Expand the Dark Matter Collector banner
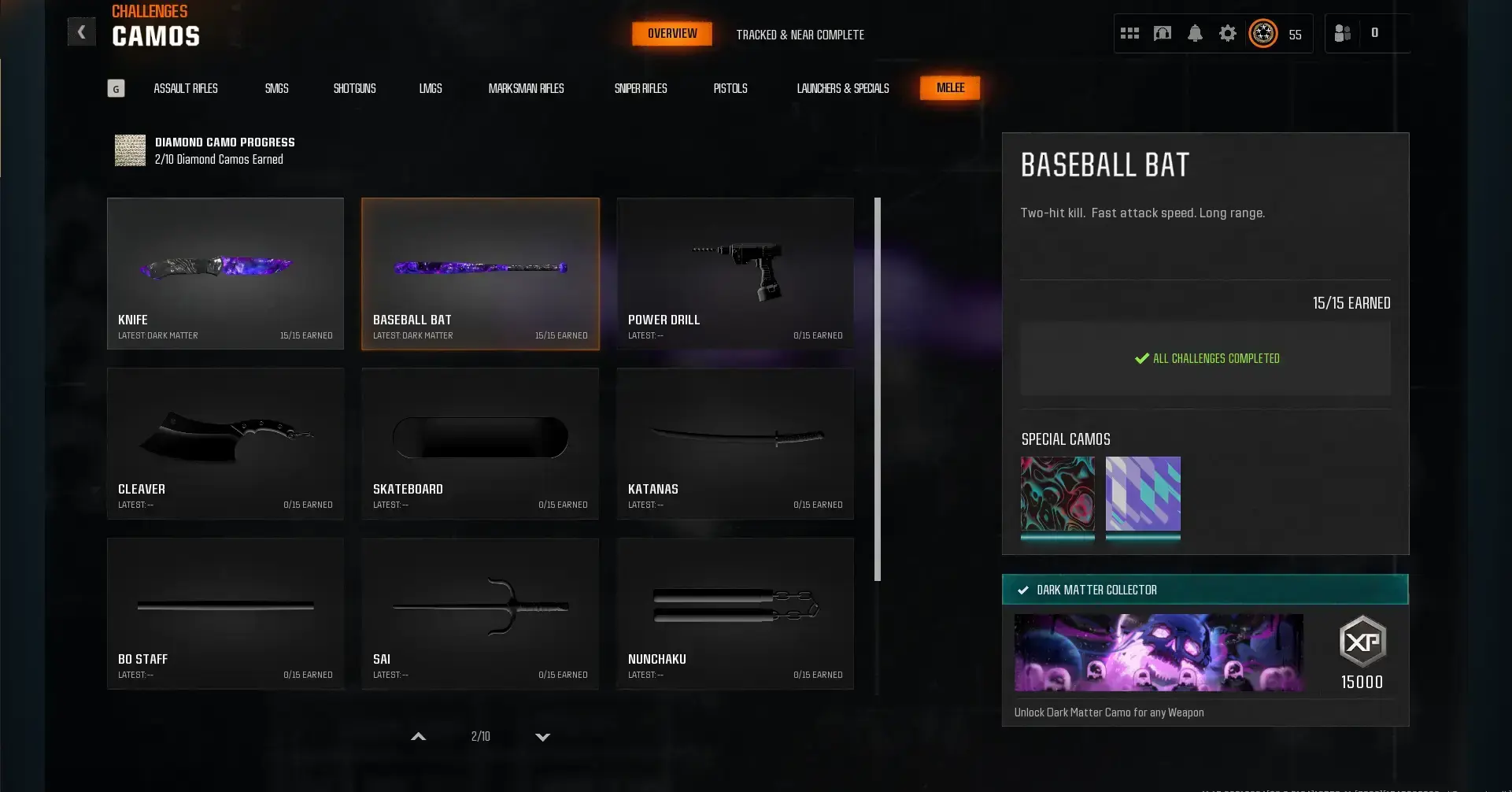Viewport: 1512px width, 792px height. pyautogui.click(x=1204, y=589)
